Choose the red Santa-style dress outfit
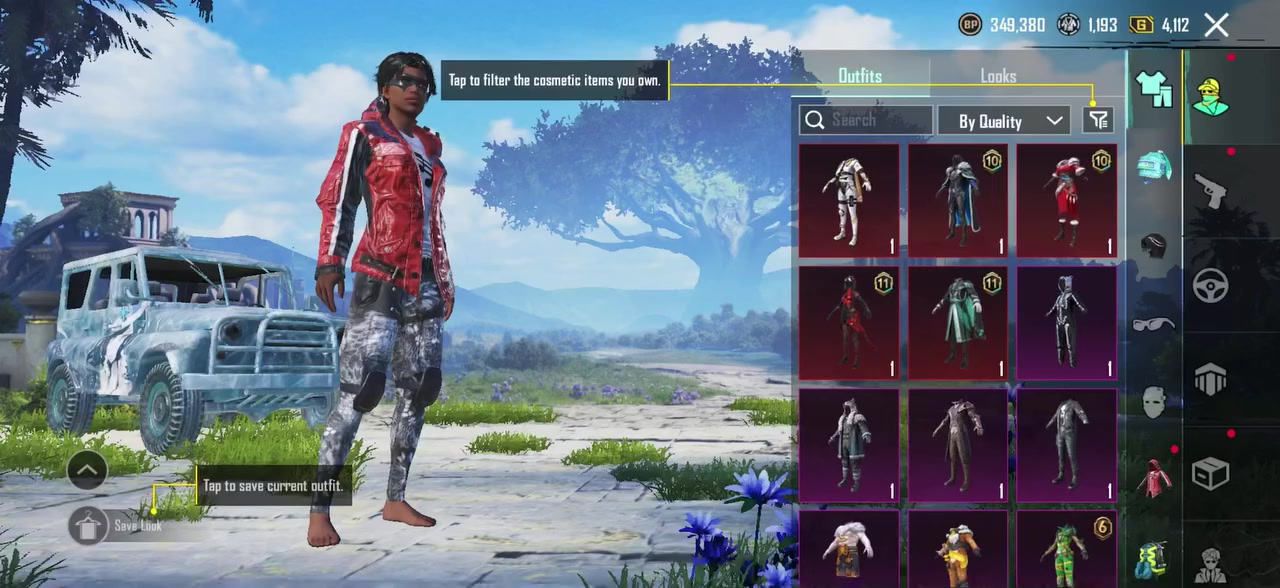Screen dimensions: 1280x588 [1066, 200]
